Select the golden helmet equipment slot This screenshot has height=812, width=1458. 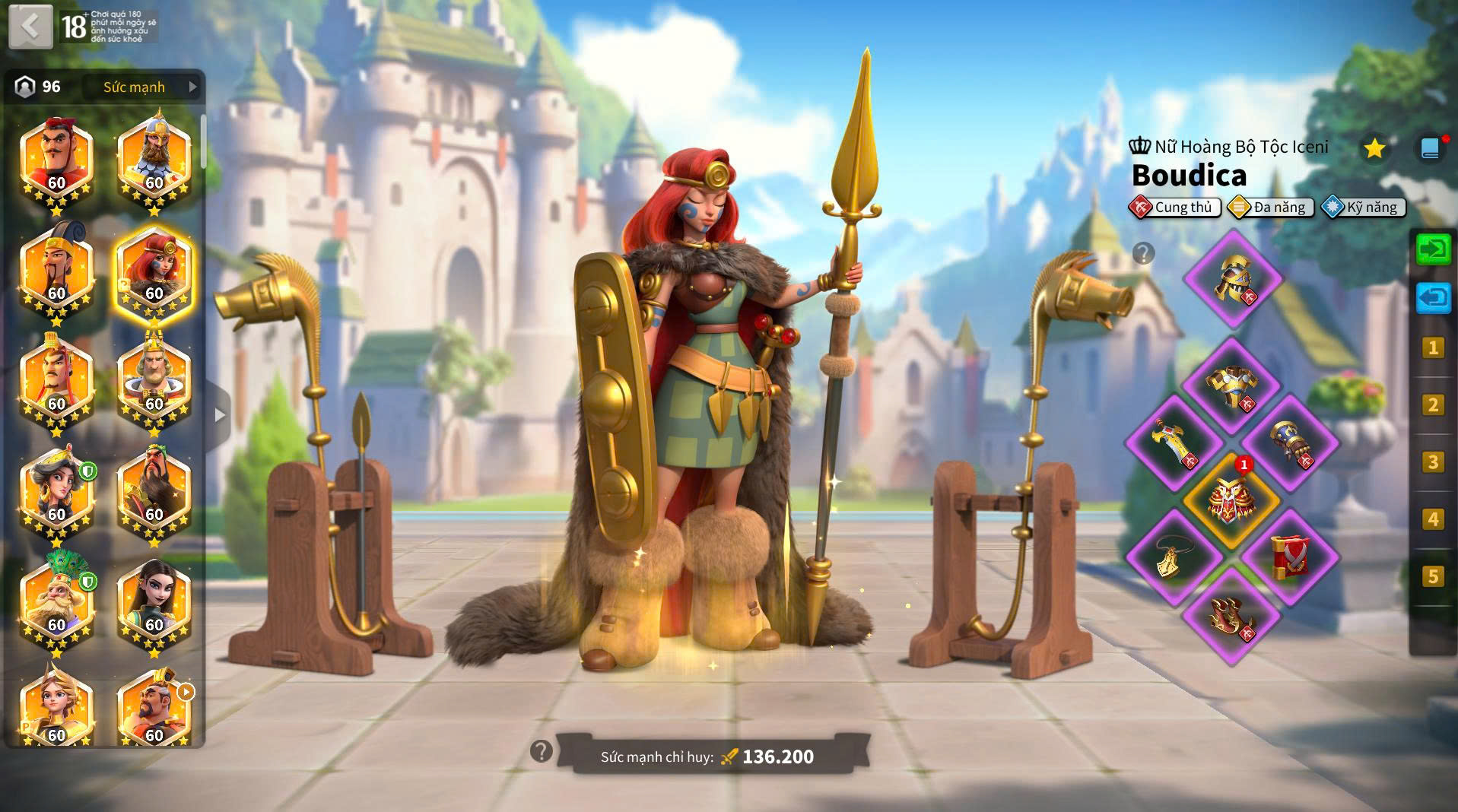coord(1232,279)
